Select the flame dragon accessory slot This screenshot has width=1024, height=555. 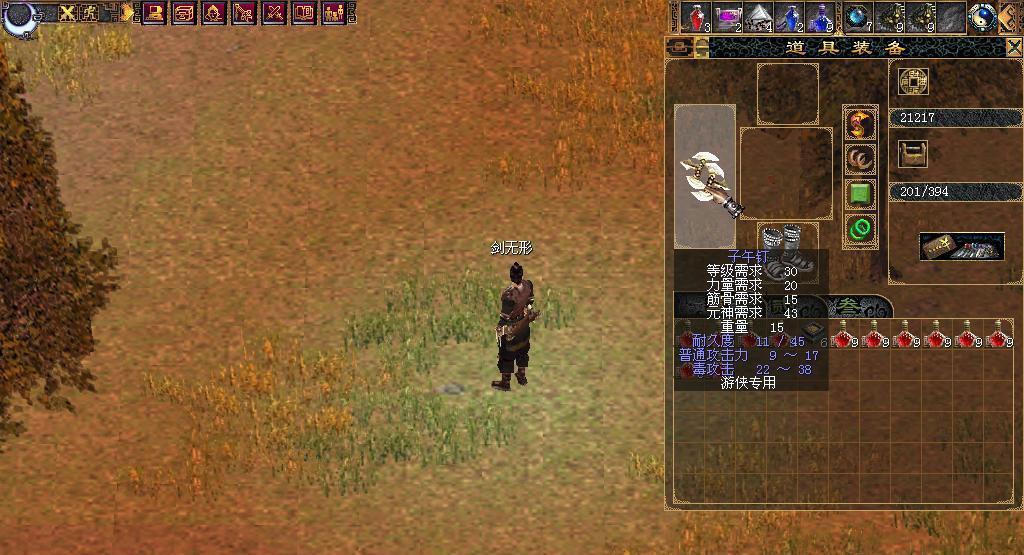click(859, 124)
